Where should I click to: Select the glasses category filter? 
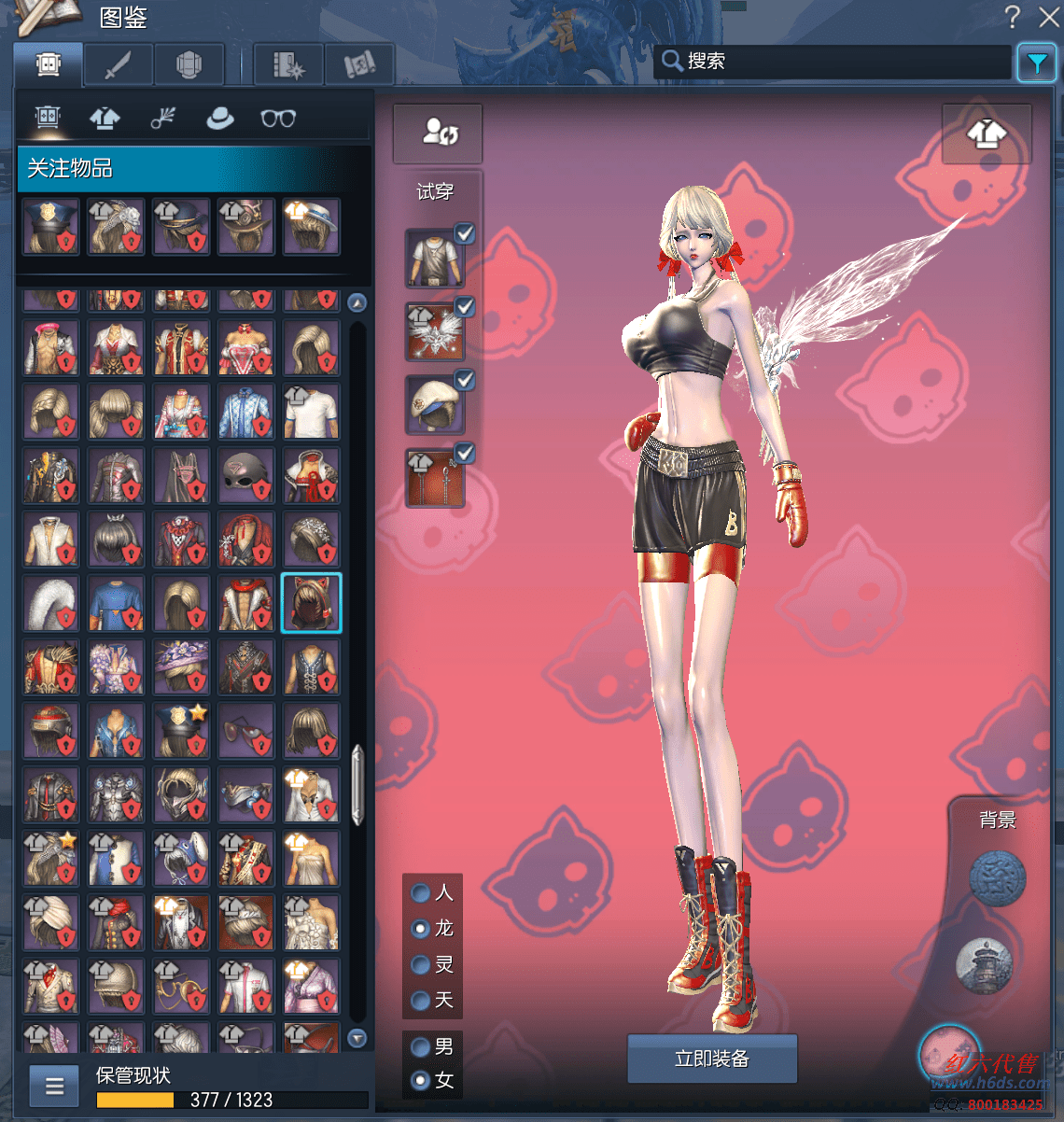[x=278, y=119]
